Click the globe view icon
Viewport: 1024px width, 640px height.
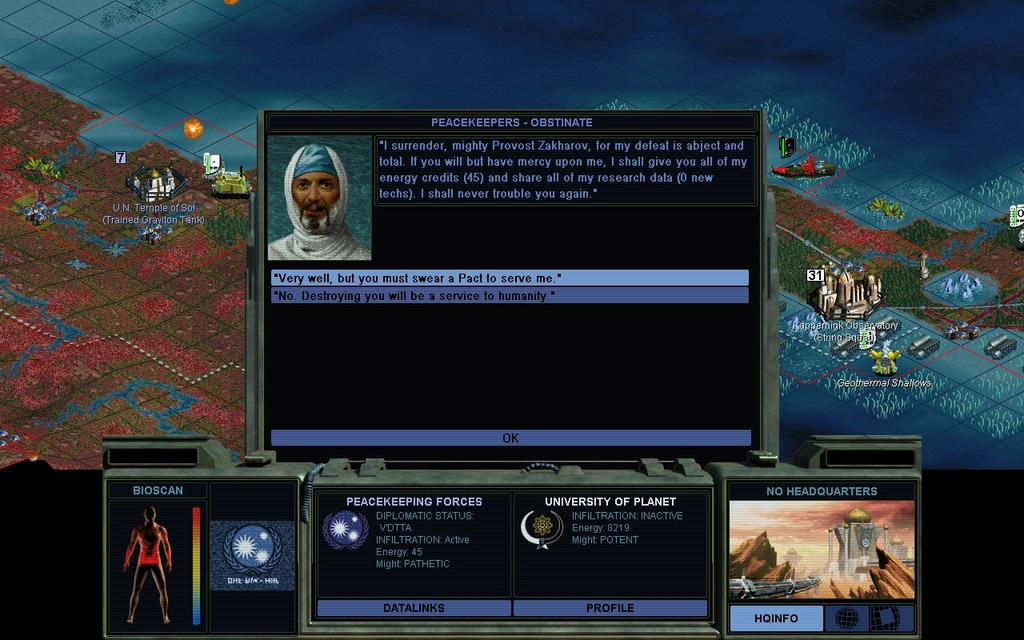[846, 619]
